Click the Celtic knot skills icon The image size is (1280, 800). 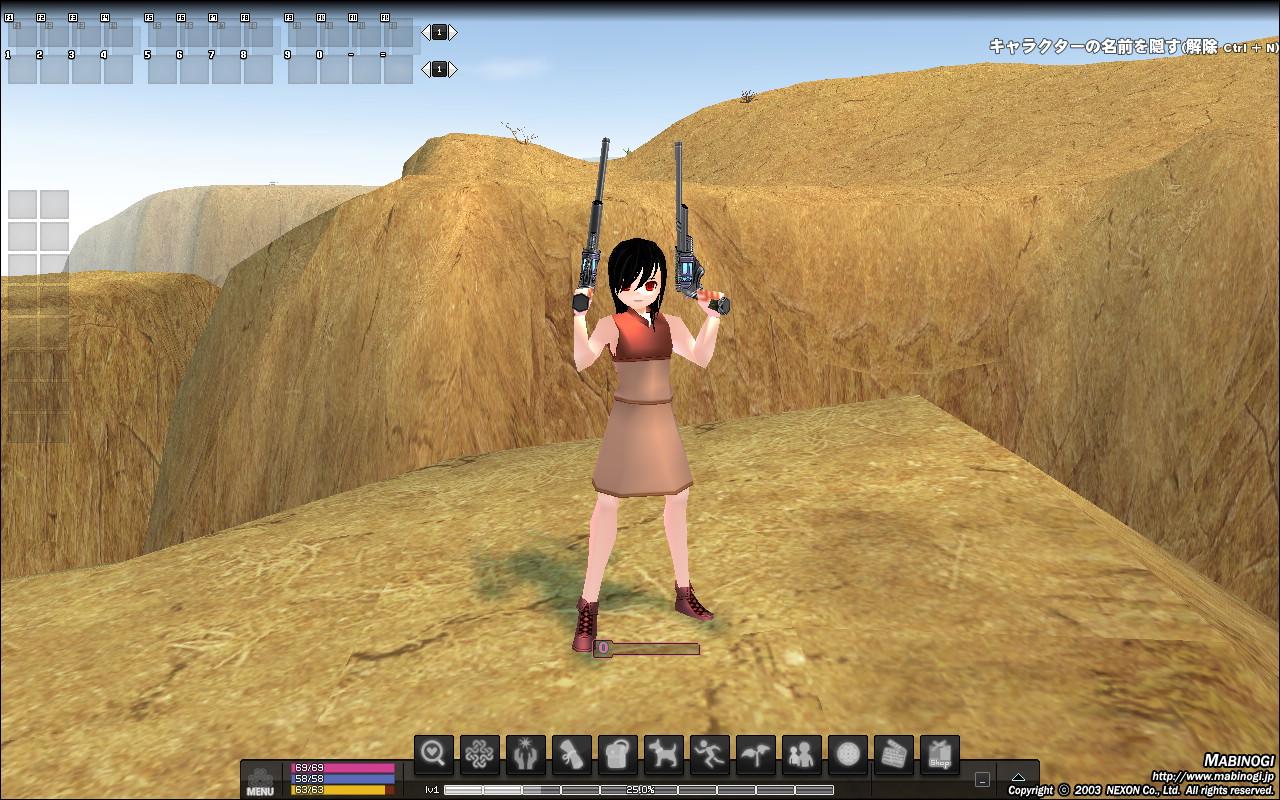click(479, 754)
